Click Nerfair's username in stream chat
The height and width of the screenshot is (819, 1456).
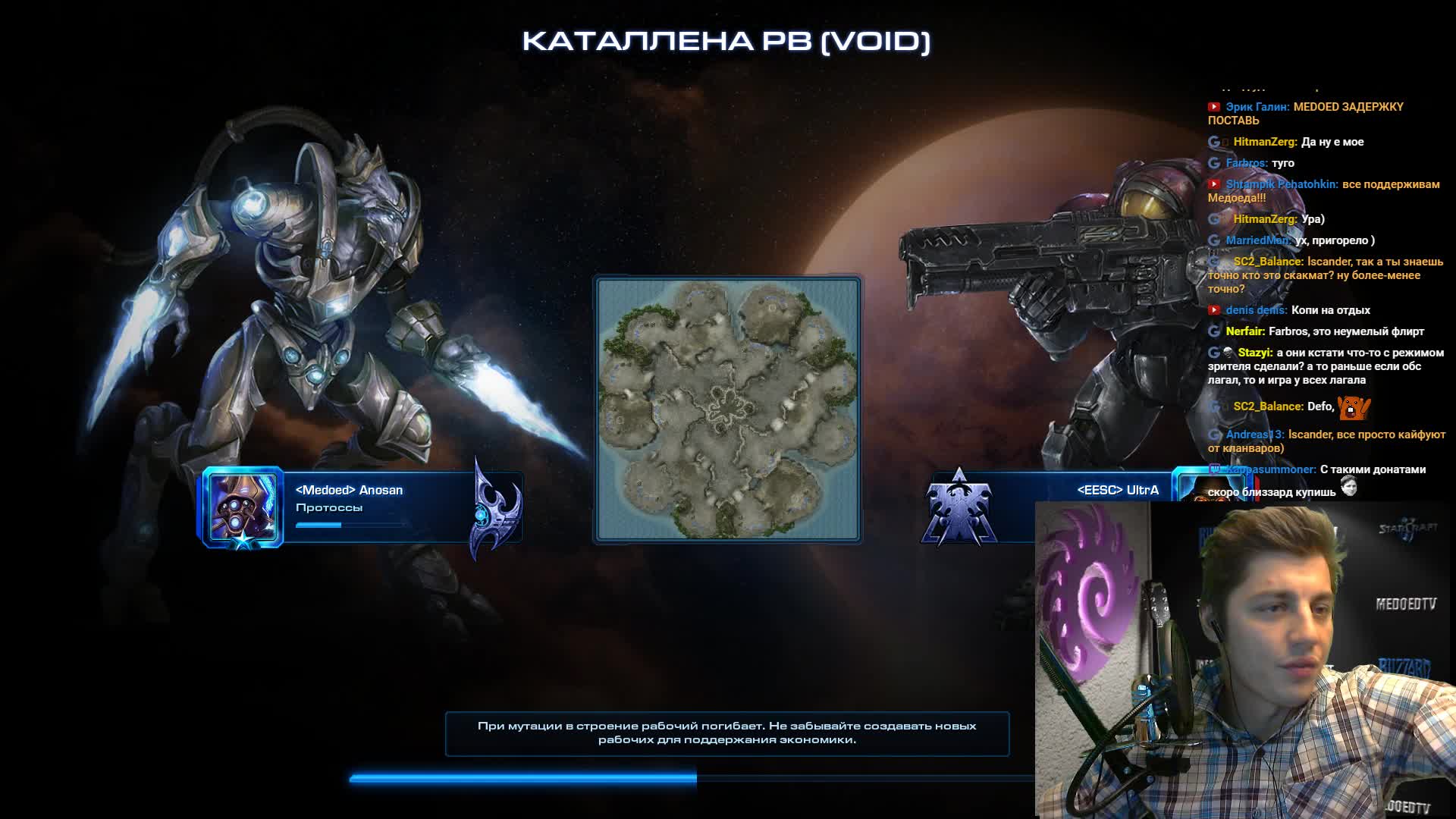[x=1244, y=331]
